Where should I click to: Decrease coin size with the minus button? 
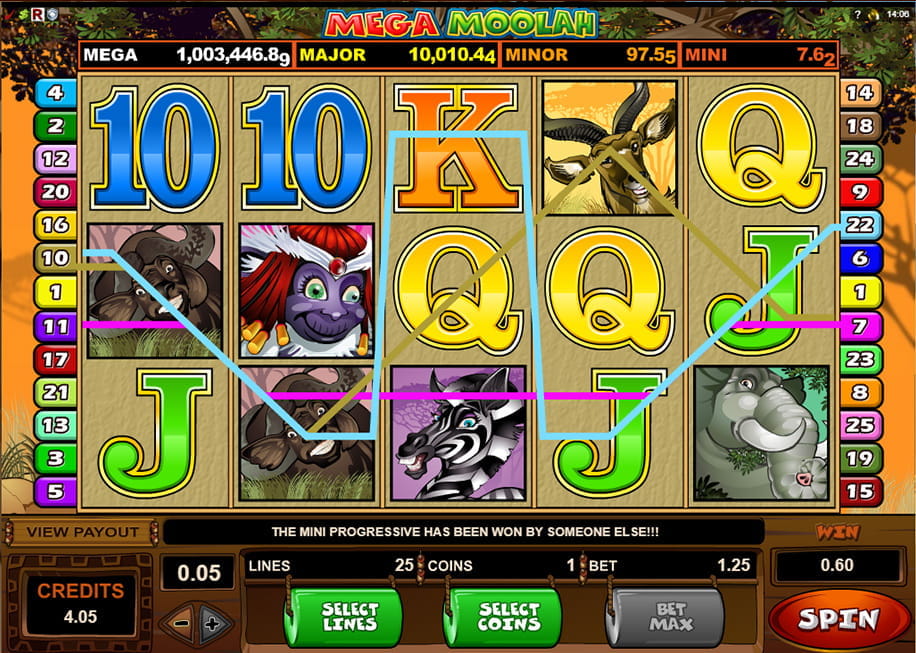(183, 626)
